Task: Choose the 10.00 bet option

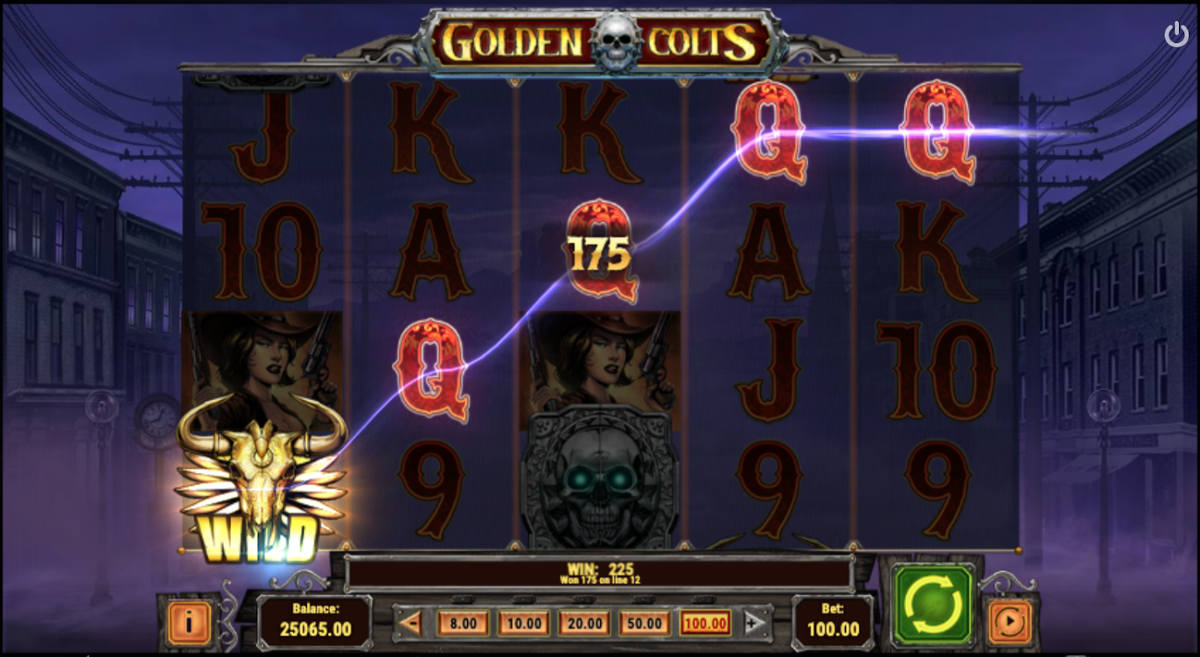Action: pyautogui.click(x=523, y=624)
